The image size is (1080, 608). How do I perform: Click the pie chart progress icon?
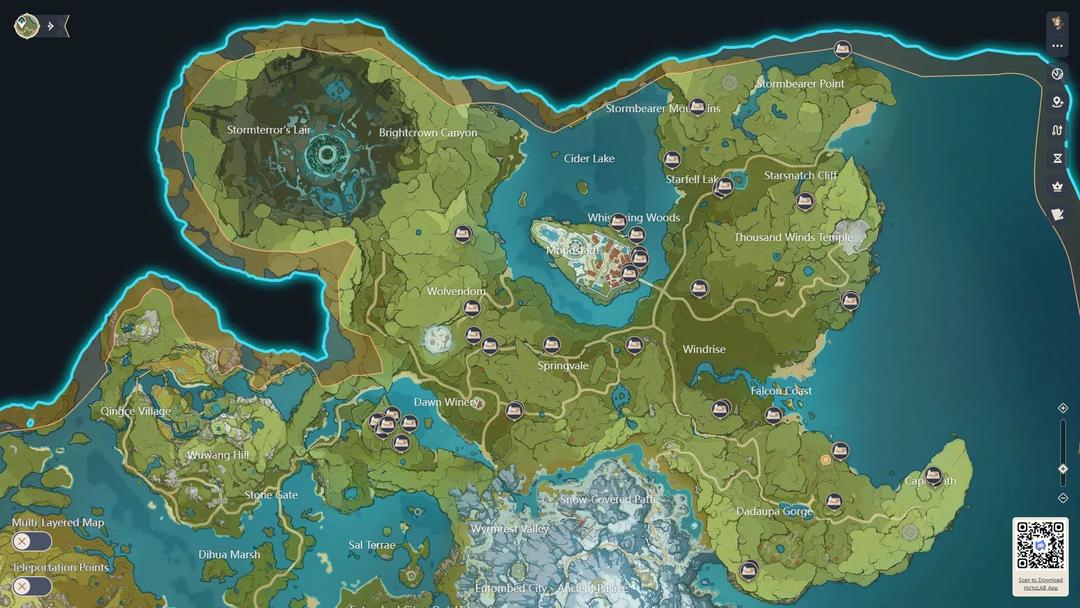1057,74
